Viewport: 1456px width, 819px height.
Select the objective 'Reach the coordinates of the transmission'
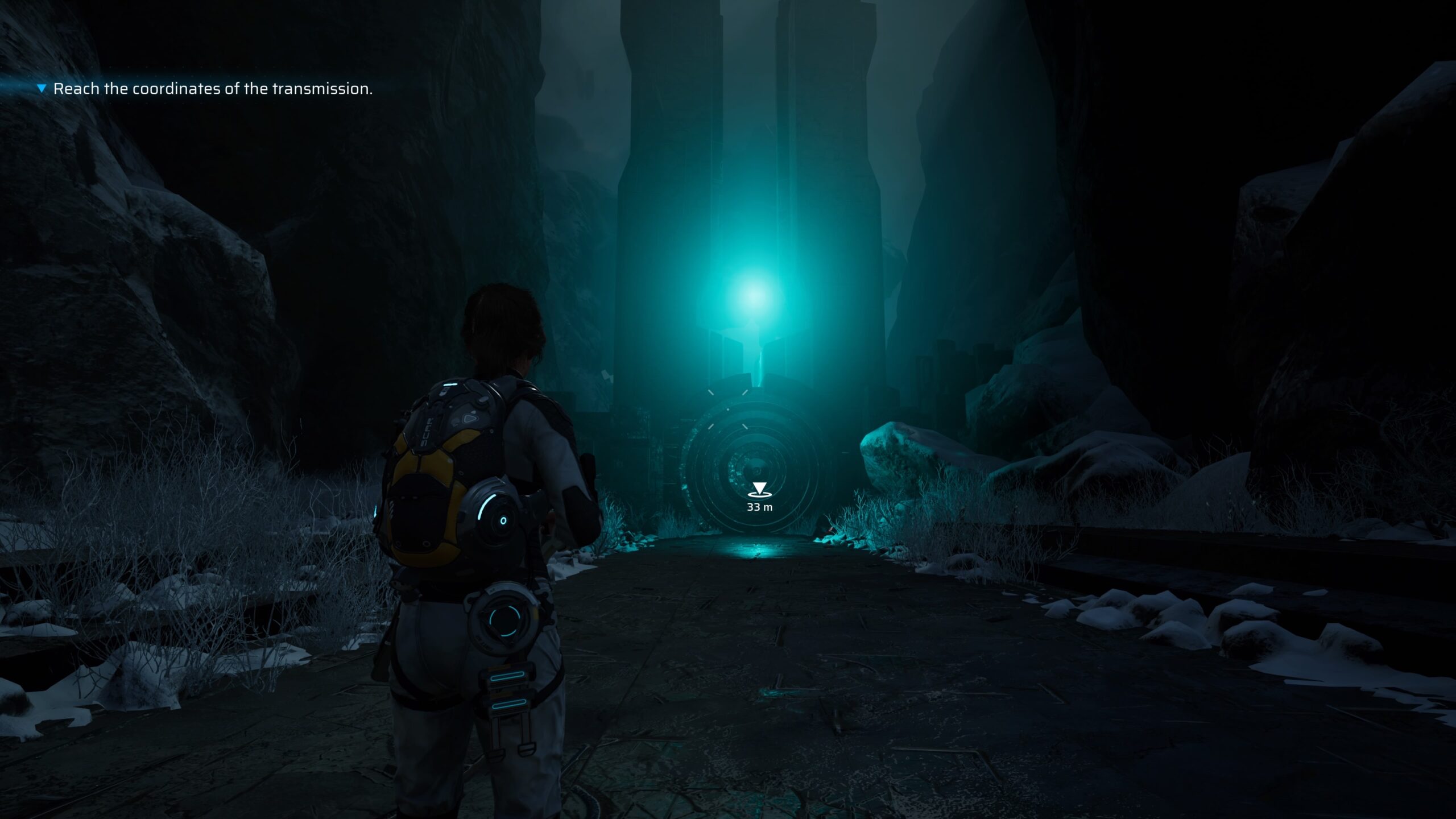pyautogui.click(x=213, y=89)
